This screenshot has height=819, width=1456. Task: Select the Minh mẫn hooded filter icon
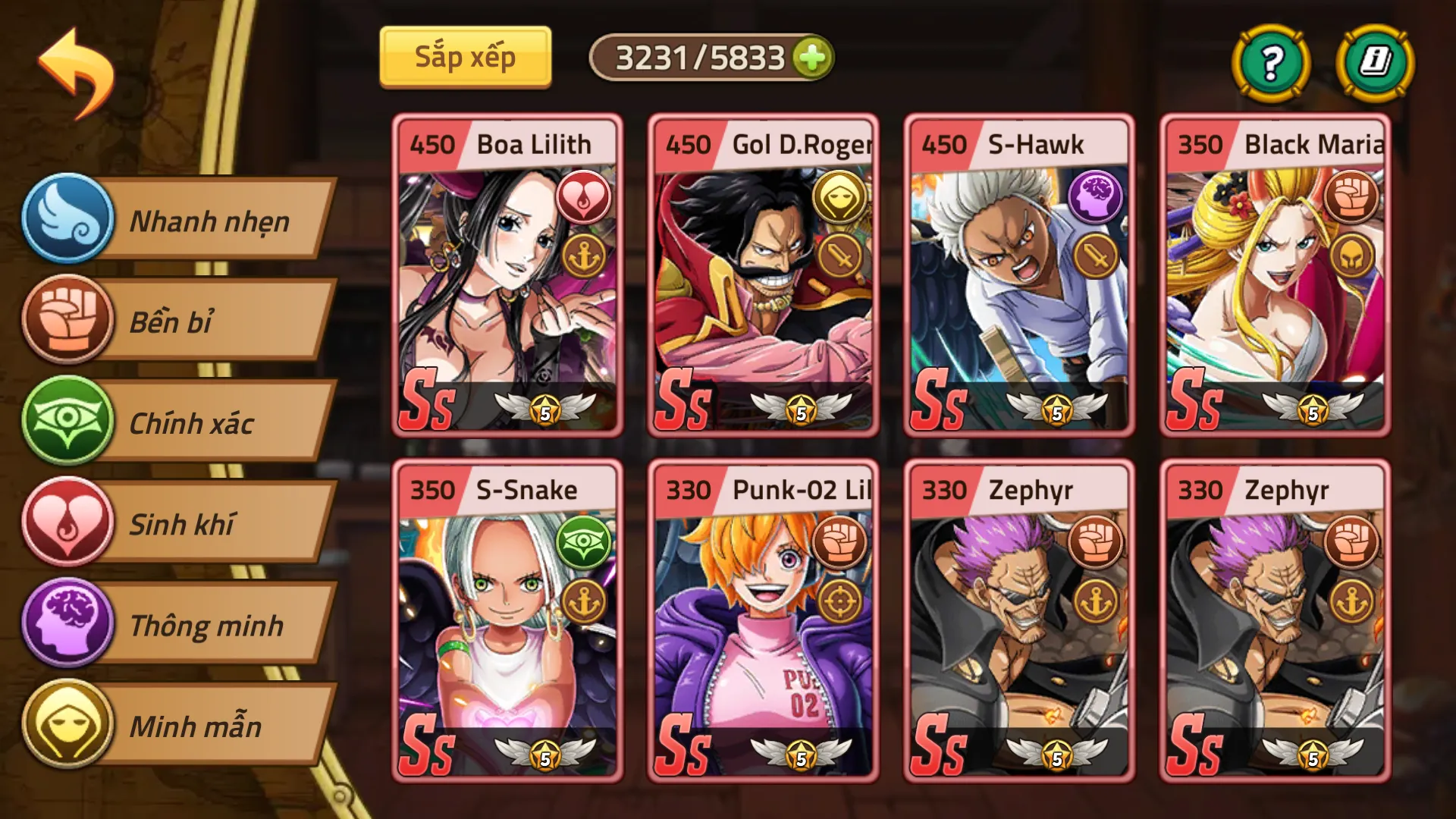[67, 726]
